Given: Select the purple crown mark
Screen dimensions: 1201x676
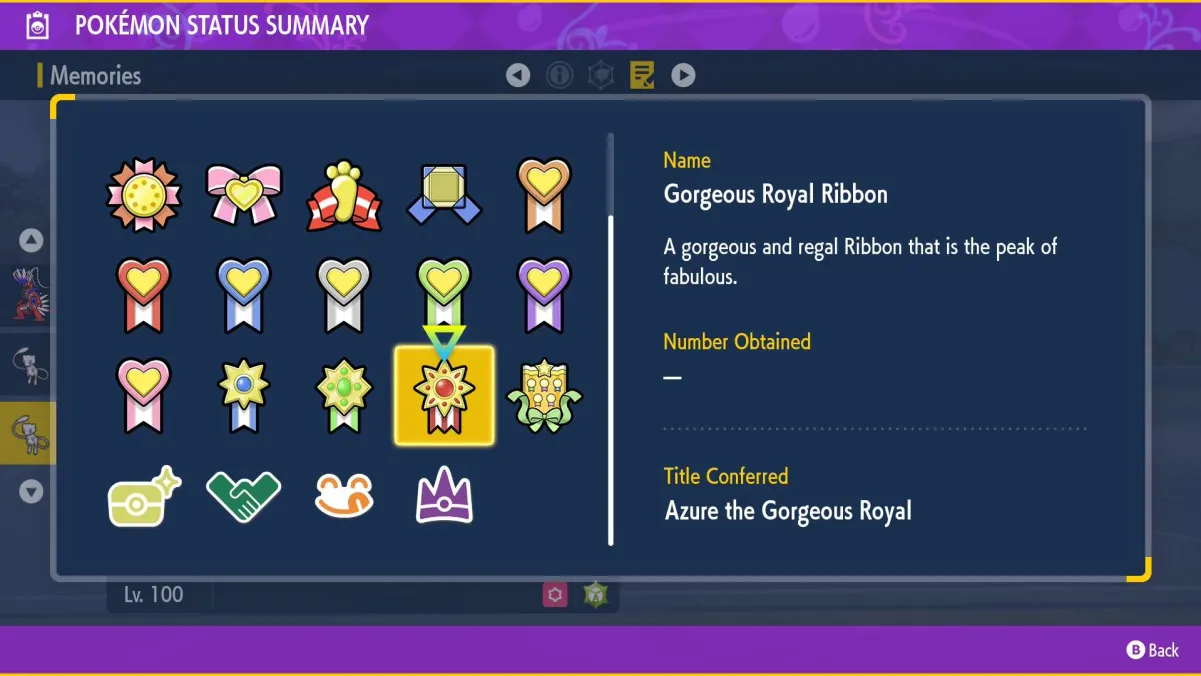Looking at the screenshot, I should pos(444,497).
